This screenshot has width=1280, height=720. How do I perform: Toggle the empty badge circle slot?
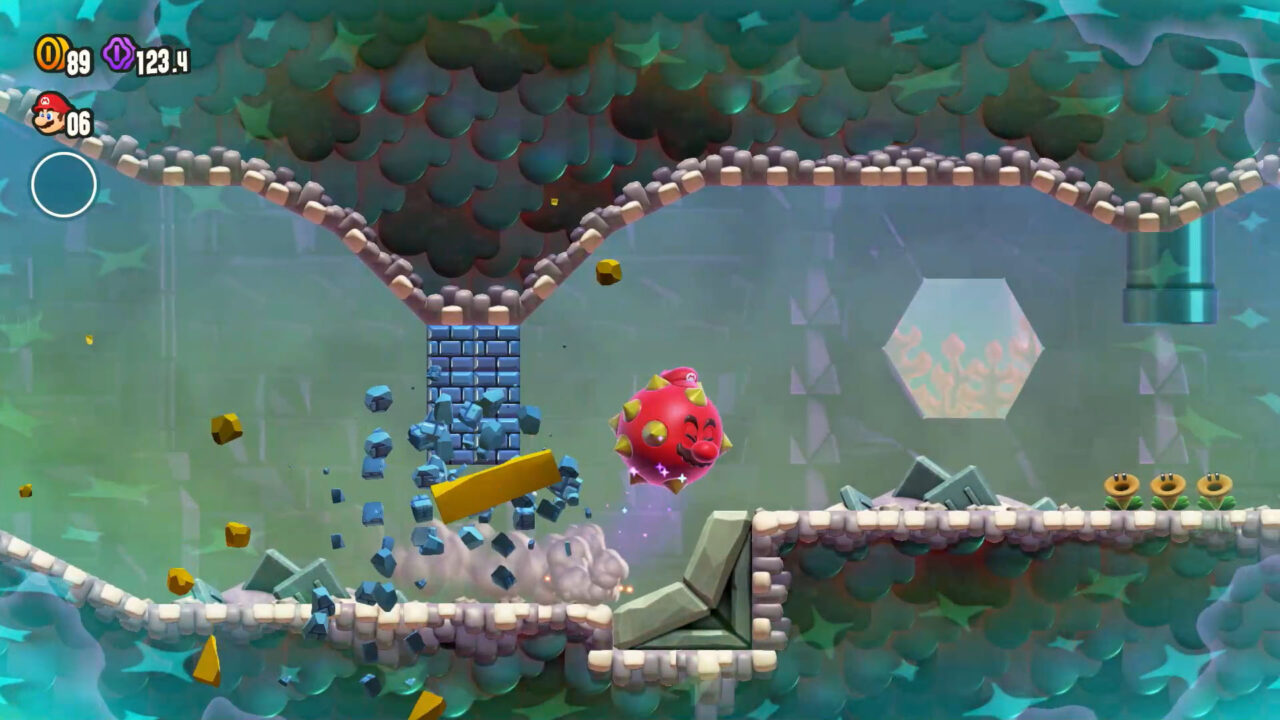click(x=62, y=184)
